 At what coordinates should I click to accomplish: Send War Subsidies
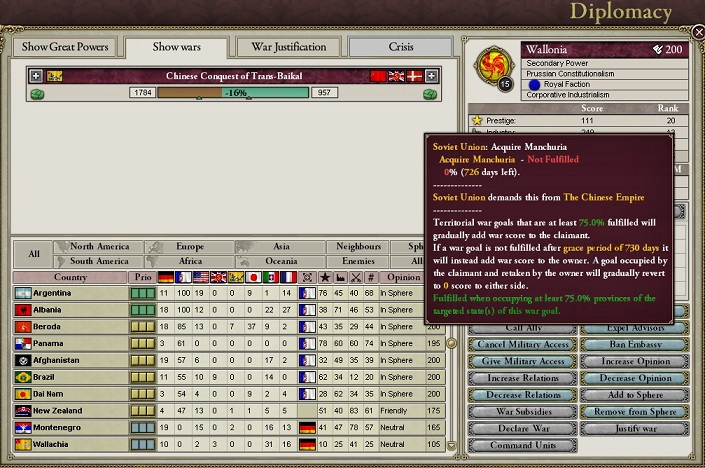point(525,412)
